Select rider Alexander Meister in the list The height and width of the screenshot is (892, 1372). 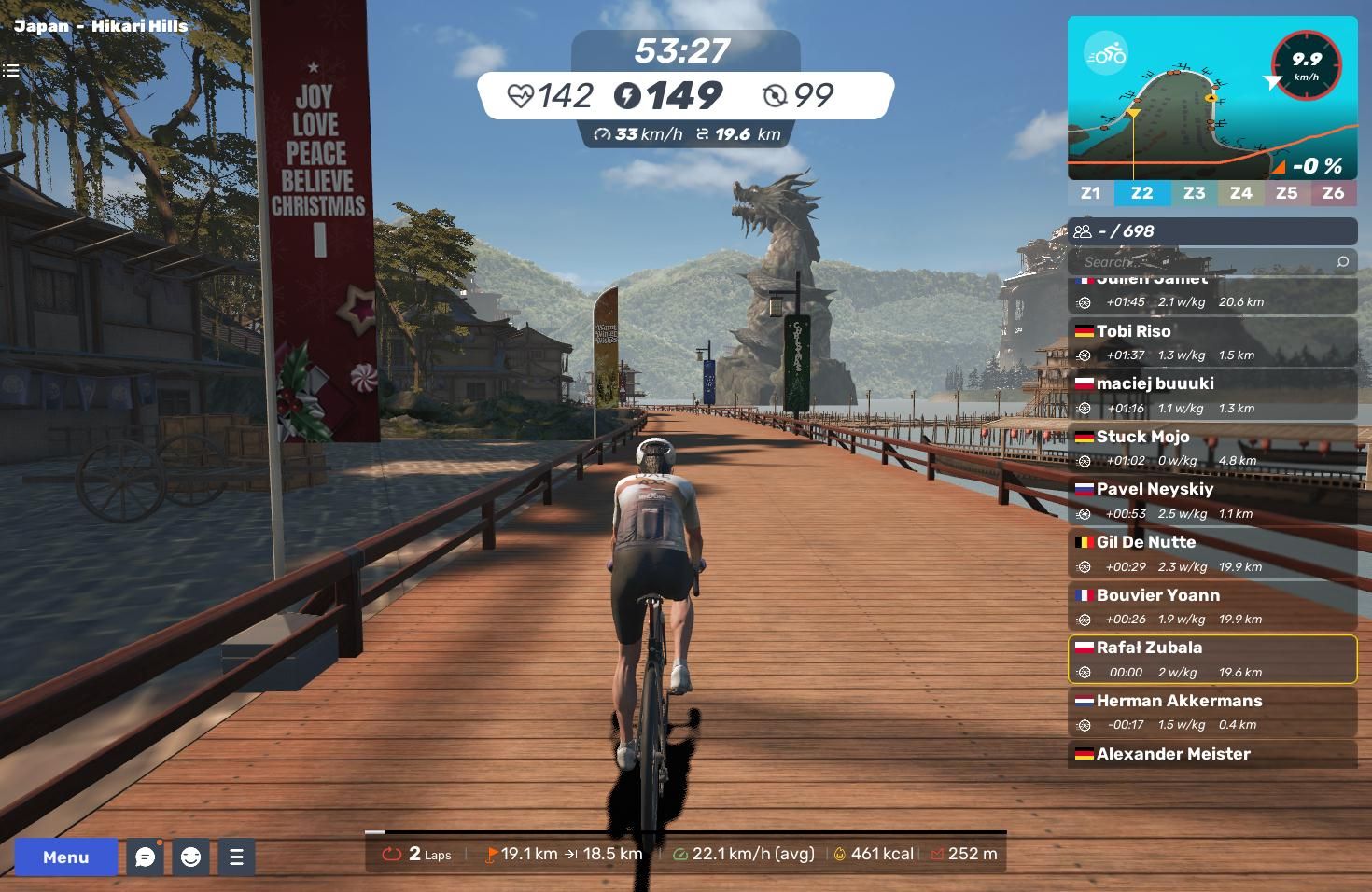(x=1211, y=754)
